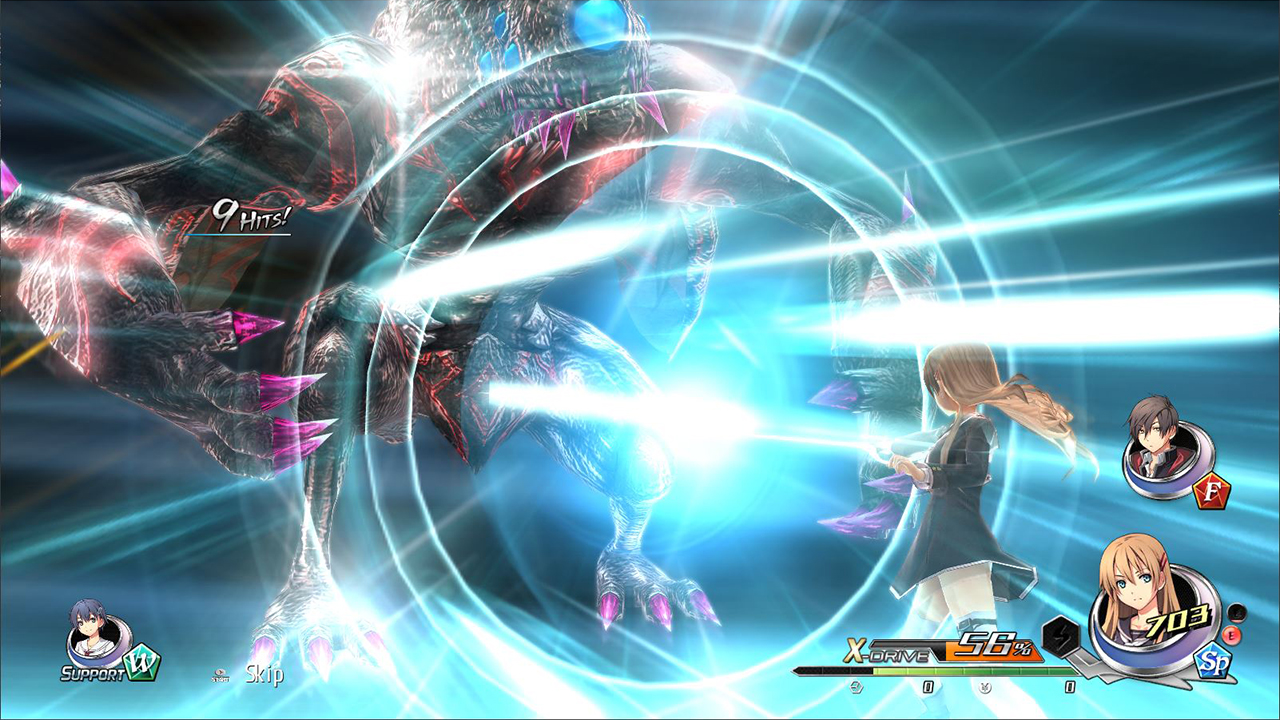
Task: Toggle the X-Drive gauge display
Action: tap(960, 670)
